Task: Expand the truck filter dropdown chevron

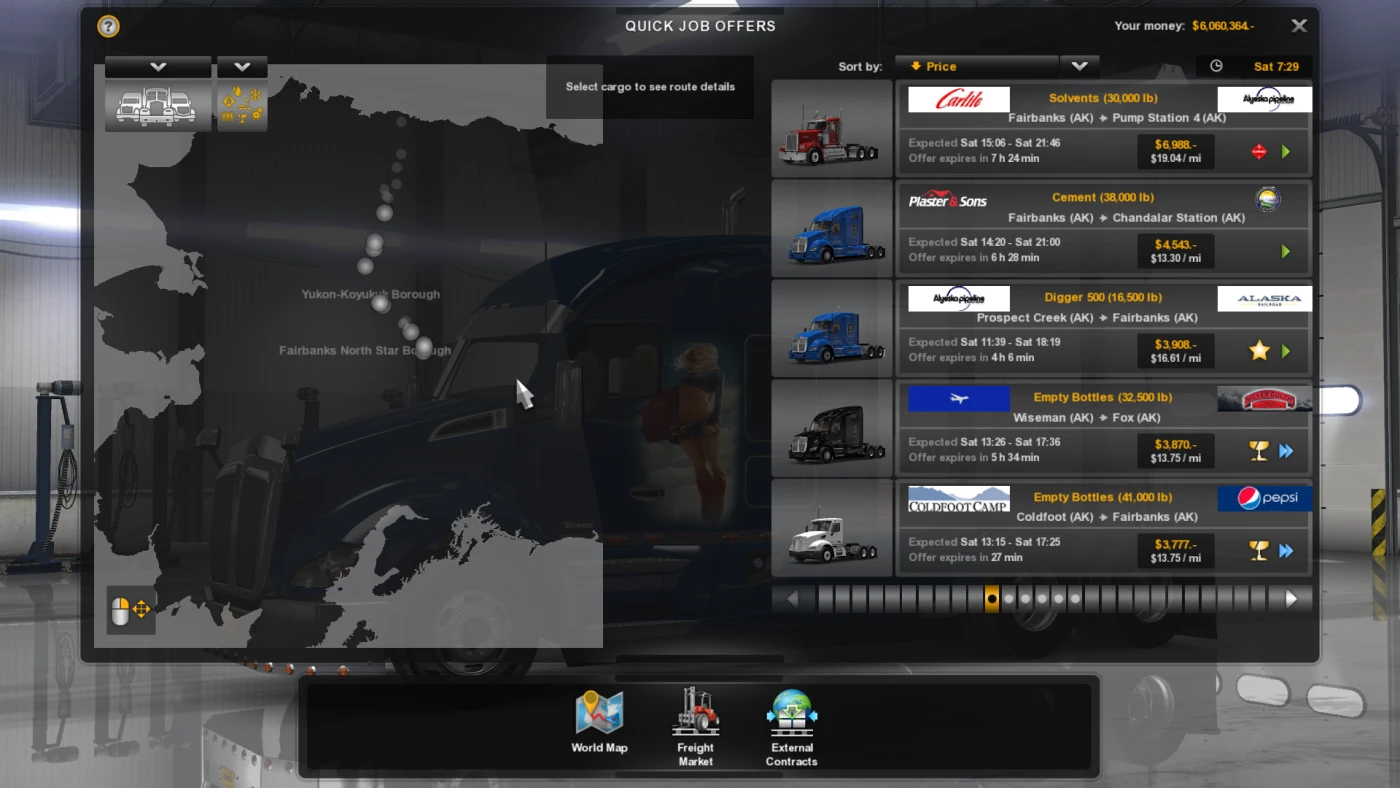Action: point(157,65)
